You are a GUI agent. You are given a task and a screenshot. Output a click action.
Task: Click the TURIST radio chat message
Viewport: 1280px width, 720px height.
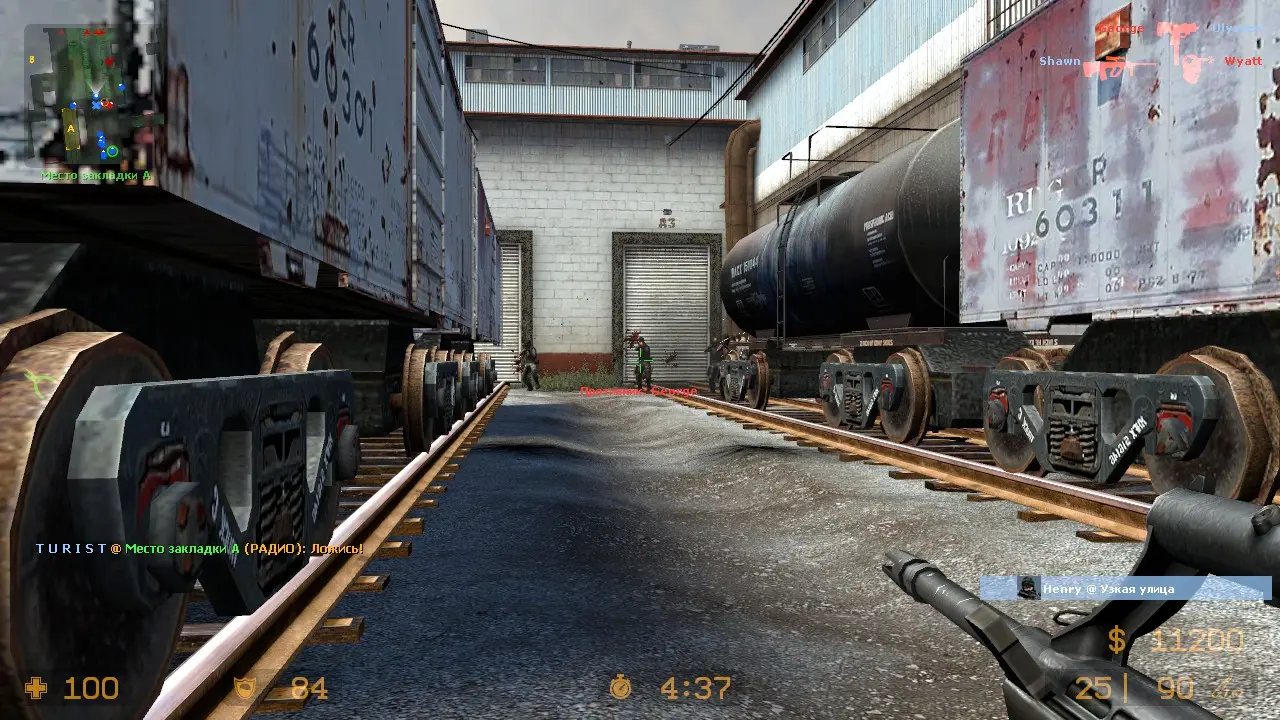point(199,549)
